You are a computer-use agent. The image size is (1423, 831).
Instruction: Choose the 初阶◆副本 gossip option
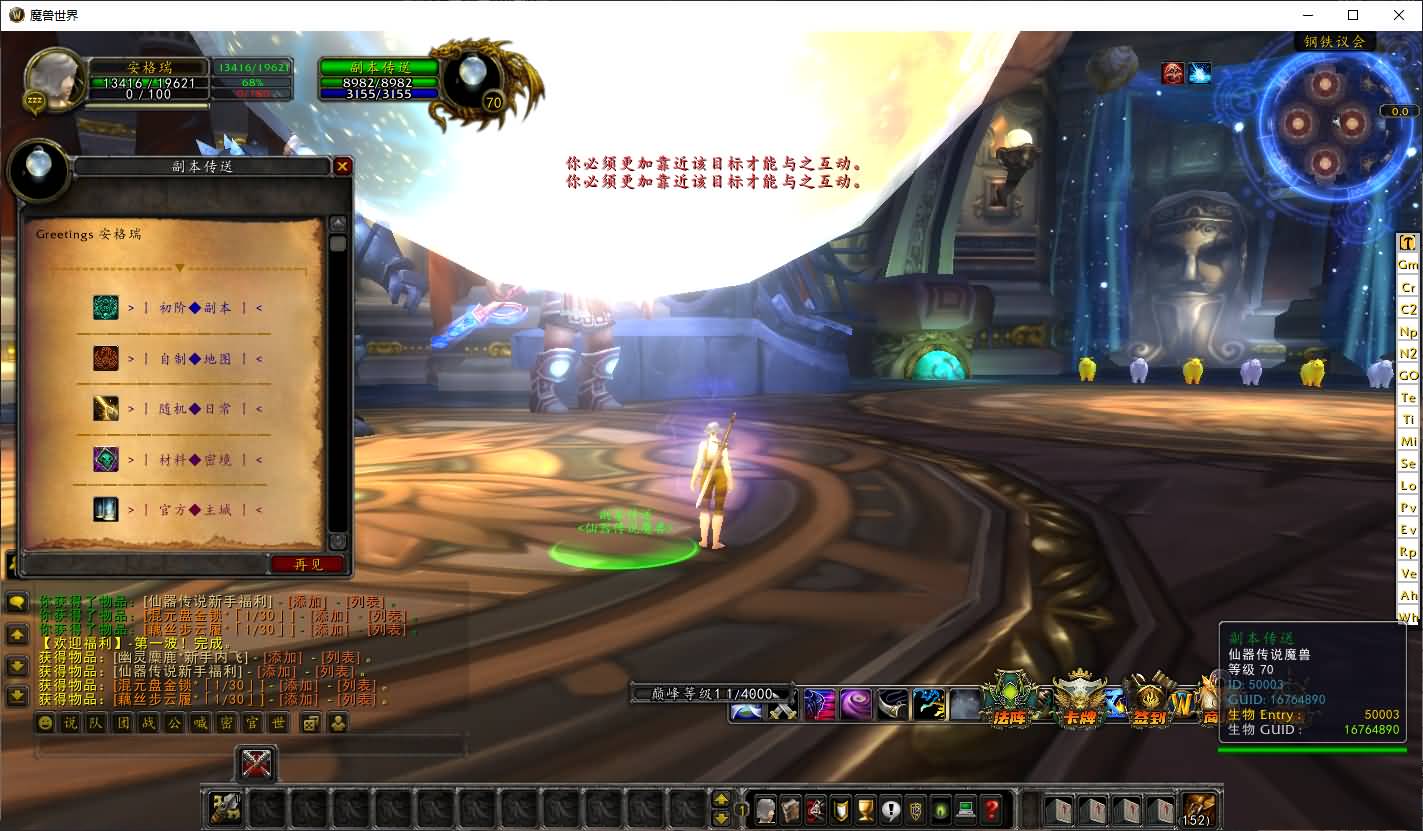195,308
